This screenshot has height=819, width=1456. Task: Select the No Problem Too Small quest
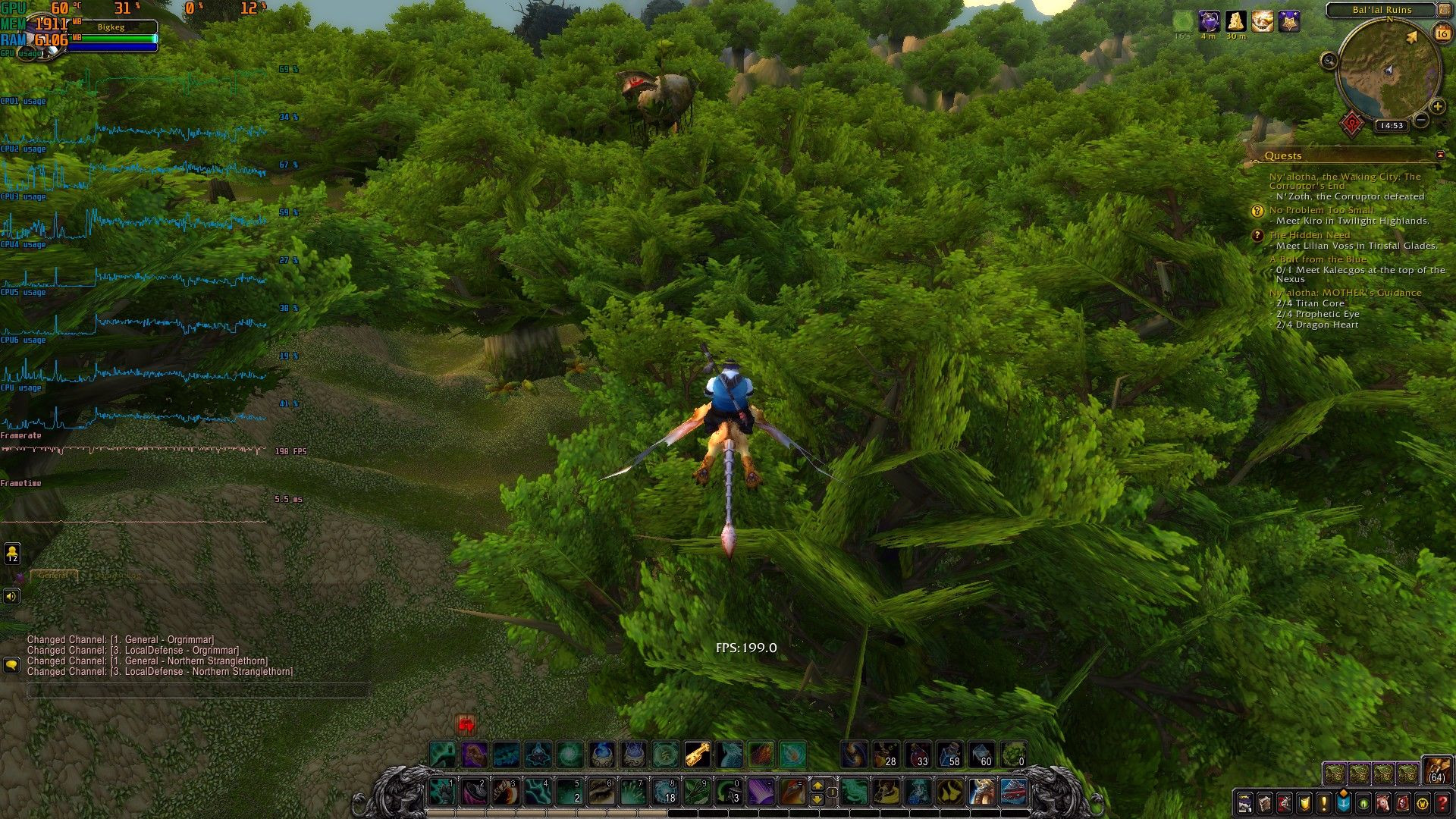(1321, 210)
